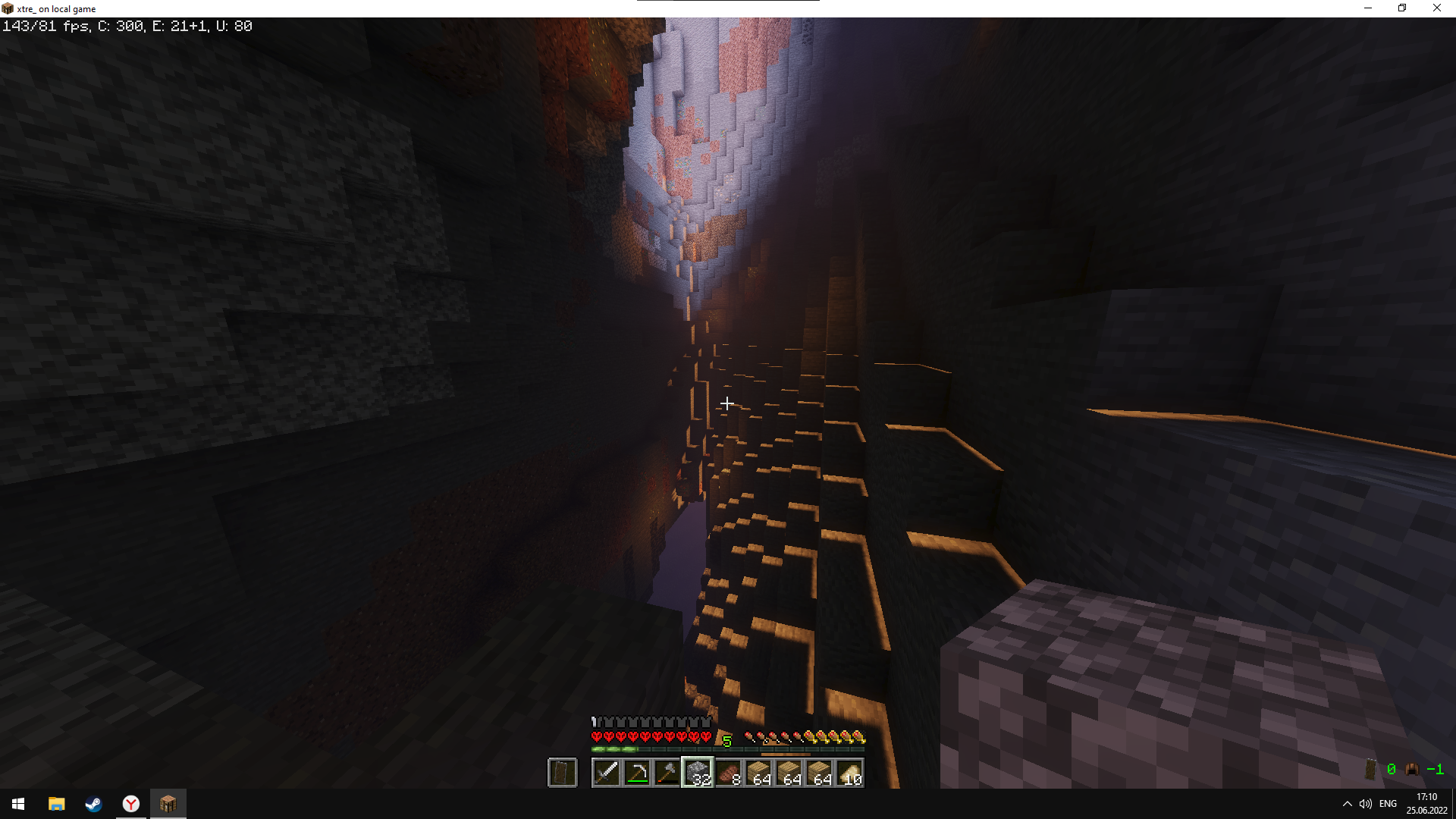Click the stack of 10 sand in hotbar
This screenshot has width=1456, height=819.
(850, 771)
